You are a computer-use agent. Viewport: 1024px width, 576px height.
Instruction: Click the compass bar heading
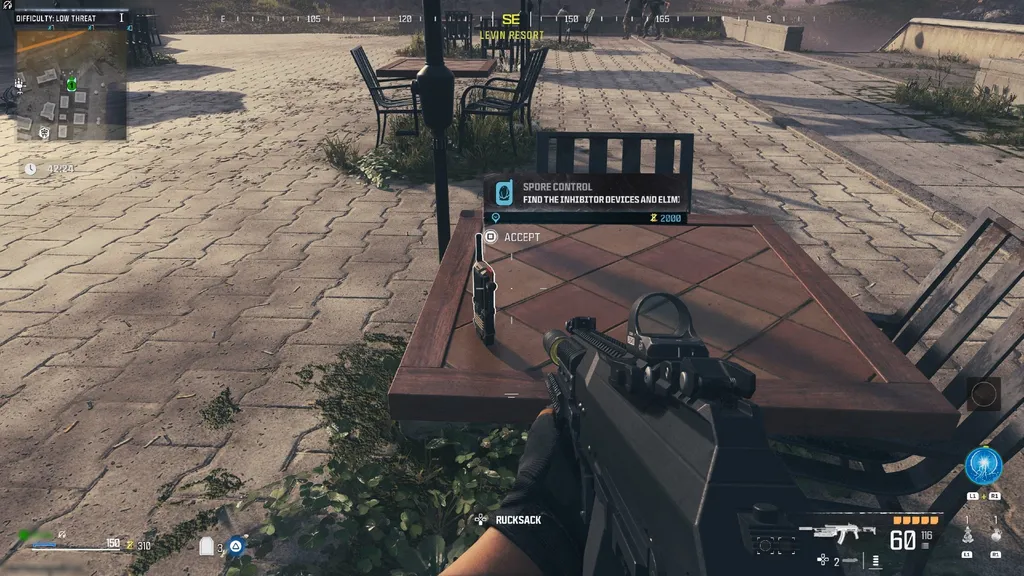pos(511,19)
